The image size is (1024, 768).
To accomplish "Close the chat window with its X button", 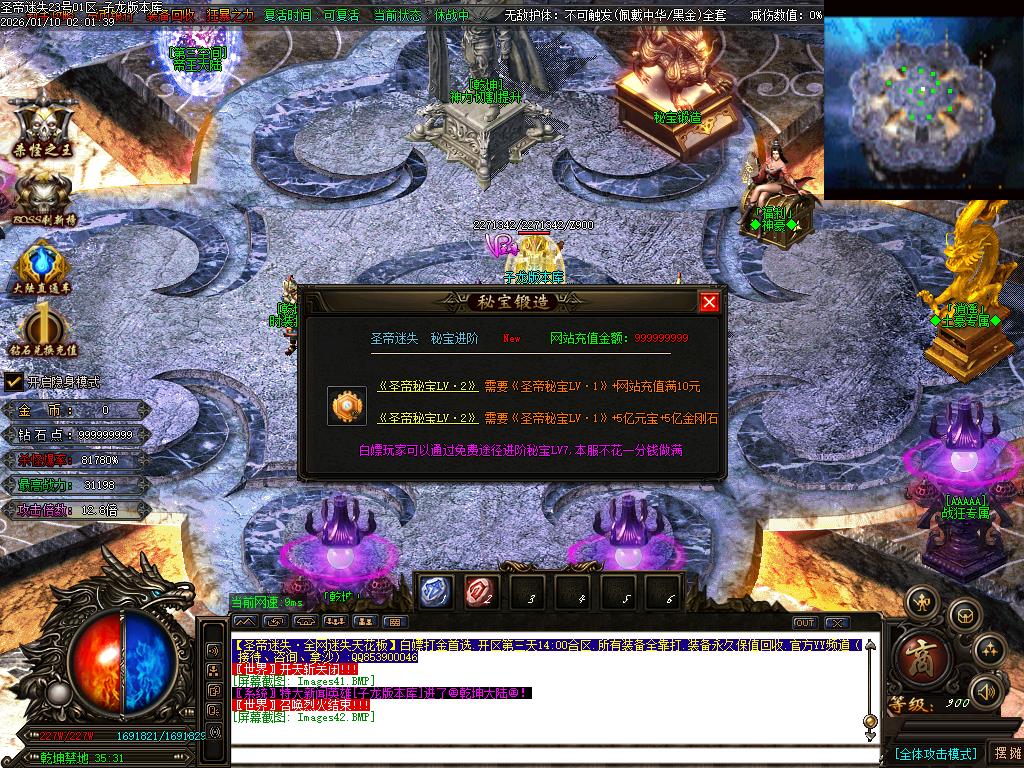I will 836,623.
